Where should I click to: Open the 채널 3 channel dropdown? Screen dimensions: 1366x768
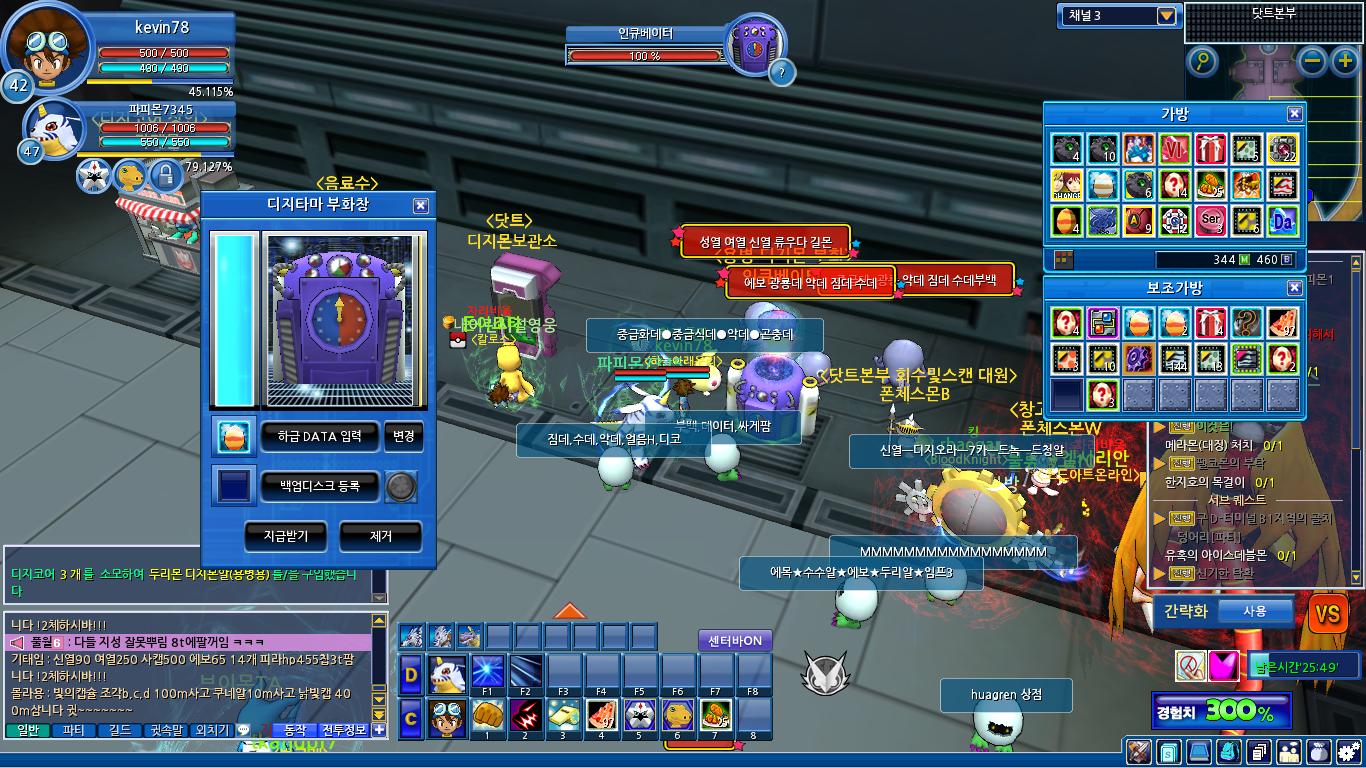[x=1166, y=15]
